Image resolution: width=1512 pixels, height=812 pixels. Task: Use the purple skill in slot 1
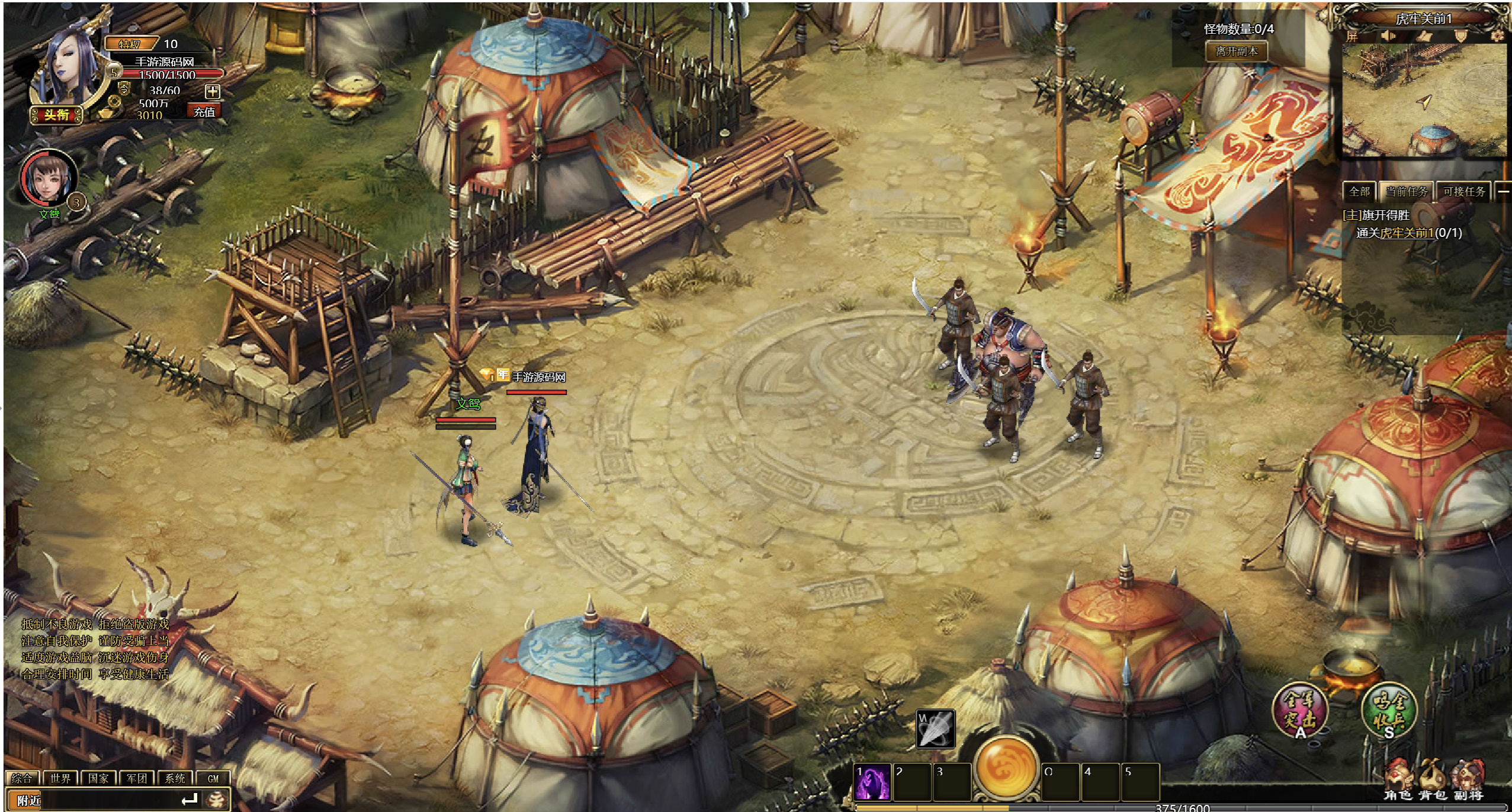coord(872,782)
